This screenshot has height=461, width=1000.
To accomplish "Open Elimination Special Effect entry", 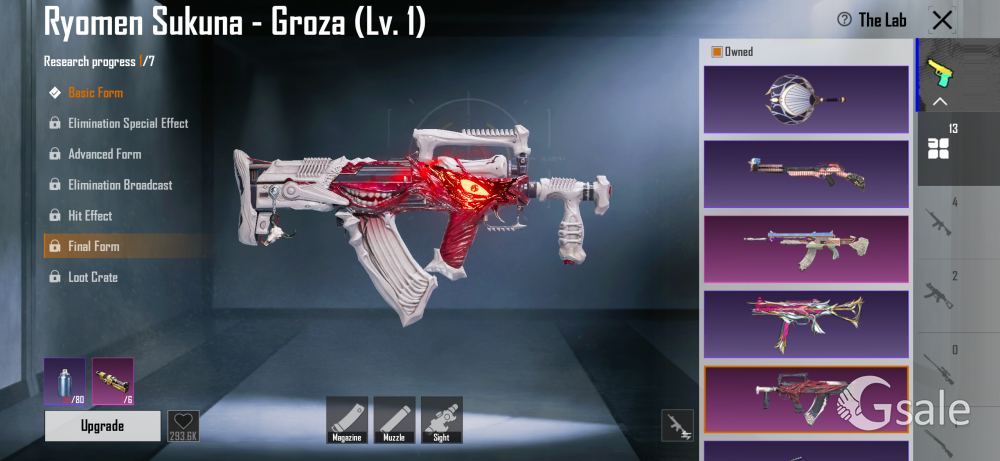I will click(127, 124).
